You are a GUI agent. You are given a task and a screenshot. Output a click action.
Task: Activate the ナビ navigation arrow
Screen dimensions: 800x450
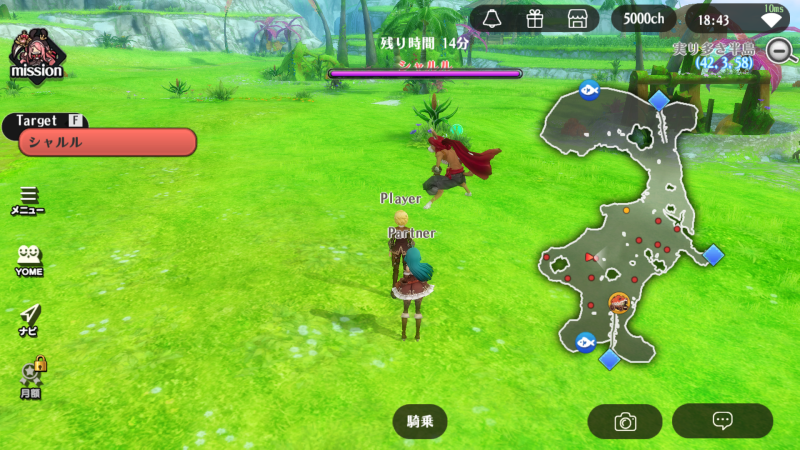28,316
